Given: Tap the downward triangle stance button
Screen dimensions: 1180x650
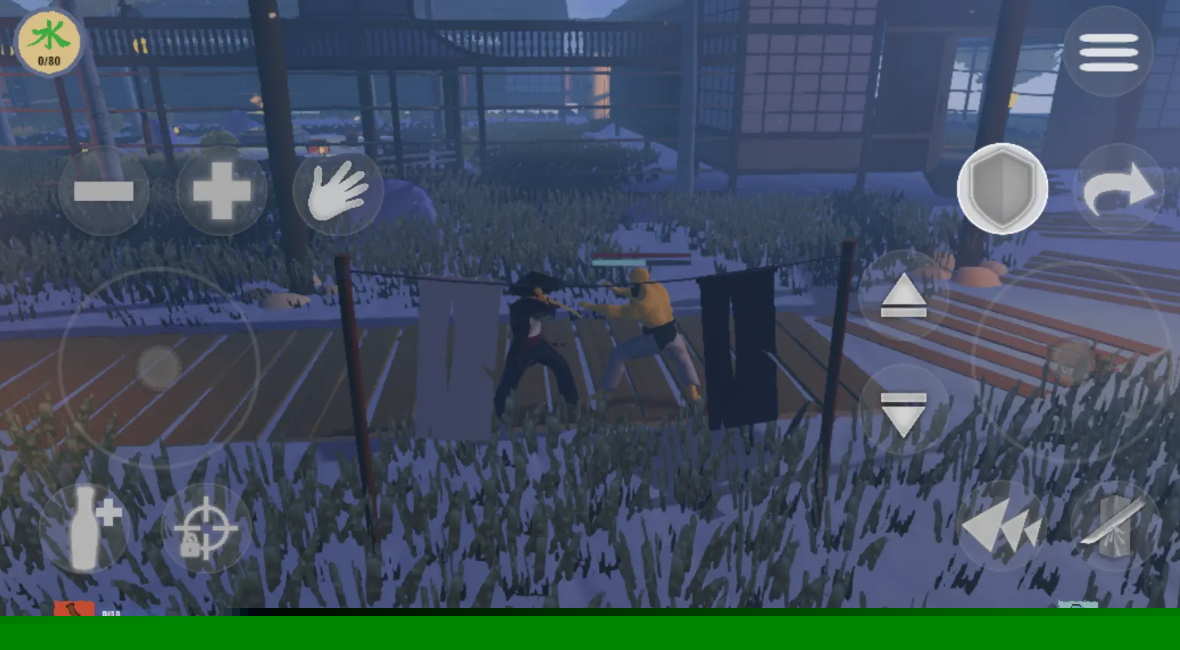Looking at the screenshot, I should [x=904, y=411].
